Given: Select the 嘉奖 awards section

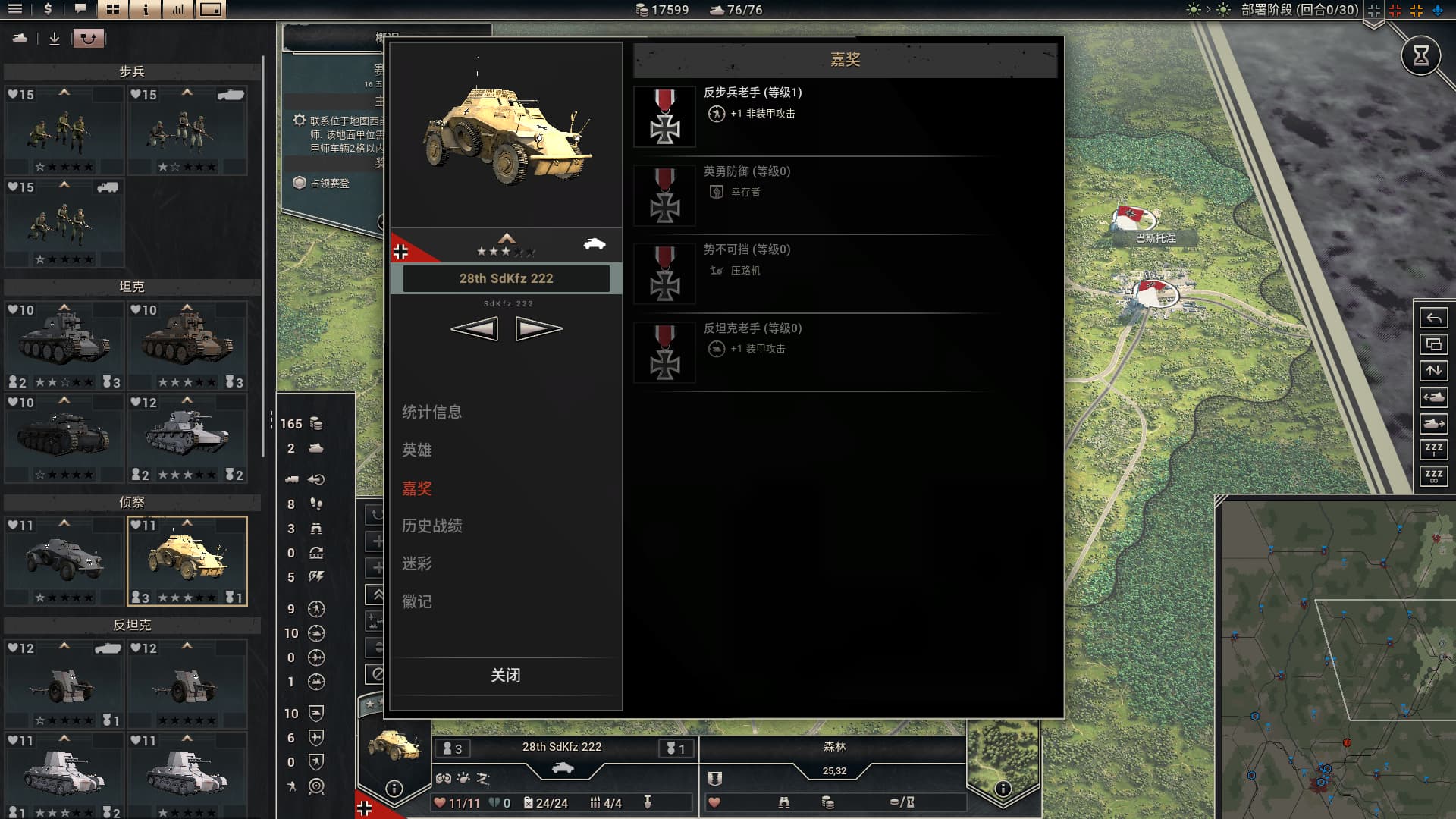Looking at the screenshot, I should pos(417,488).
